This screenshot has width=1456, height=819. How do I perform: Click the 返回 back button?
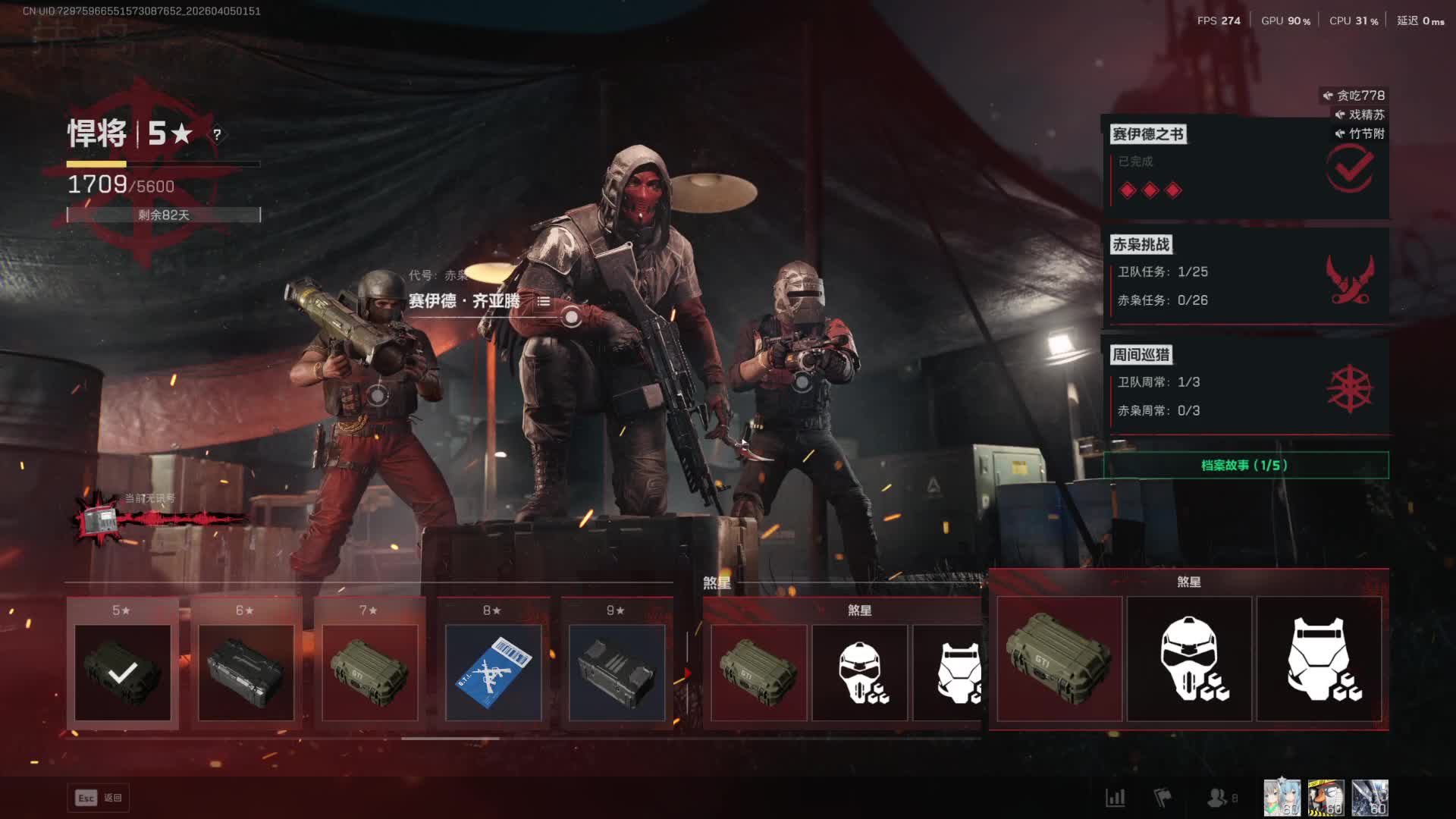click(99, 798)
